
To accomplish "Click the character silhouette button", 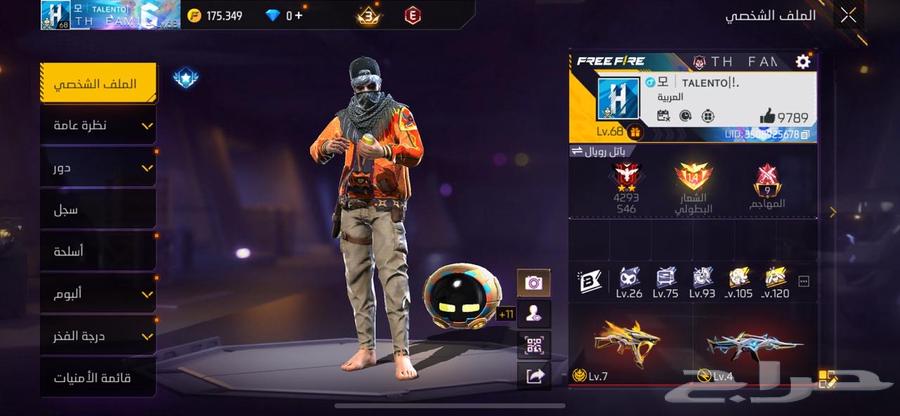I will click(x=533, y=314).
